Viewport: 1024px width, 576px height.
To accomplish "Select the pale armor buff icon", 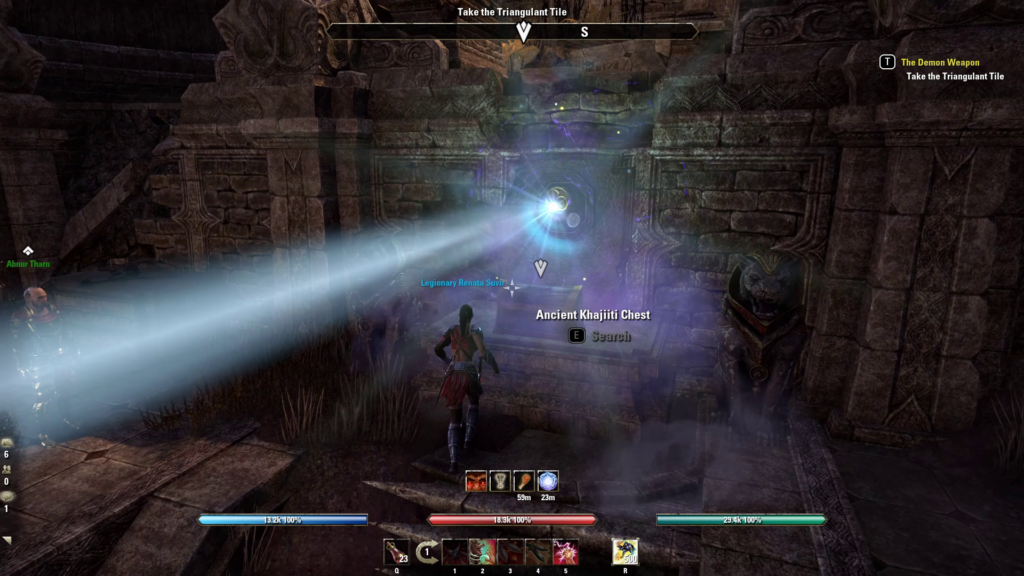I will coord(500,481).
